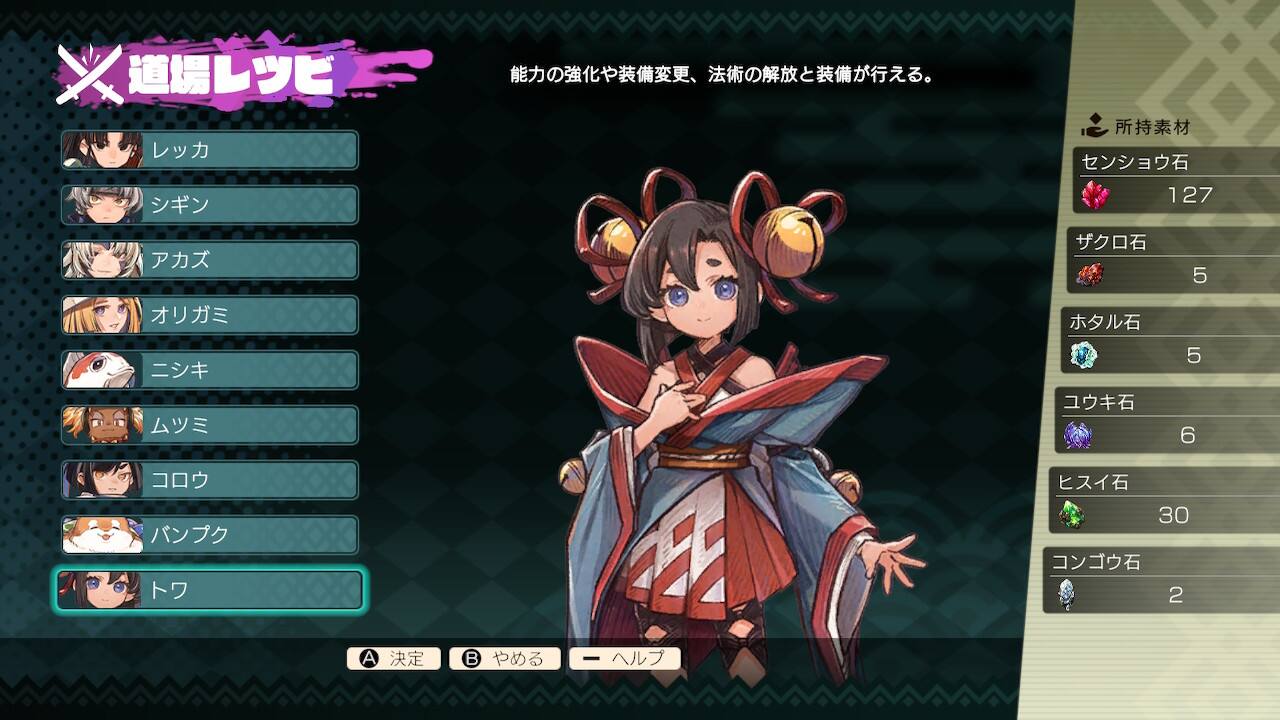The image size is (1280, 720).
Task: Select the highlighted トワ entry
Action: point(210,590)
